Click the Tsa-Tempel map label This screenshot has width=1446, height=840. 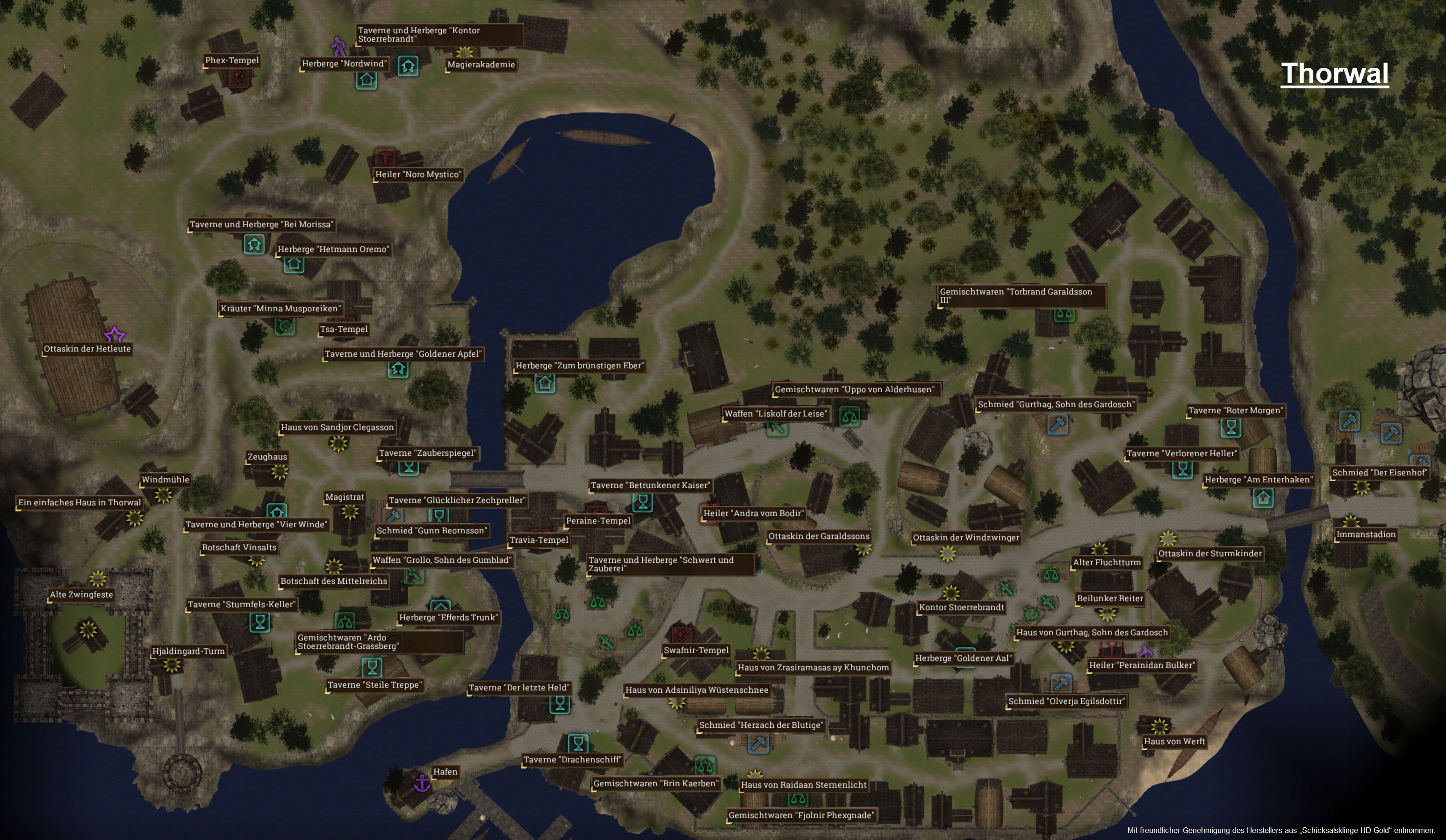344,330
